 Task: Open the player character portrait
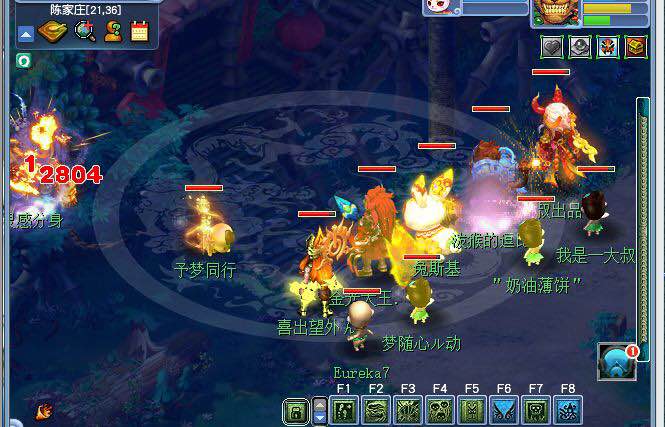point(555,11)
